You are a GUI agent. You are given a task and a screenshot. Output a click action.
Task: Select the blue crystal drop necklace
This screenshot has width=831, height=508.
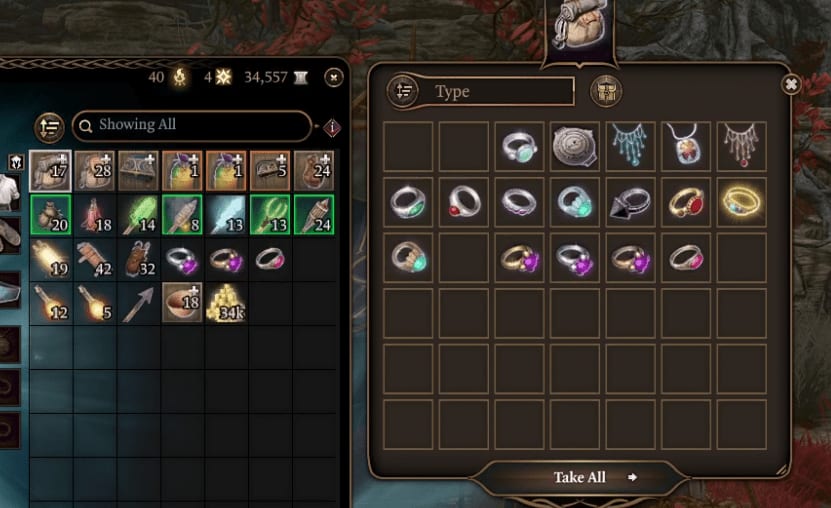(630, 146)
